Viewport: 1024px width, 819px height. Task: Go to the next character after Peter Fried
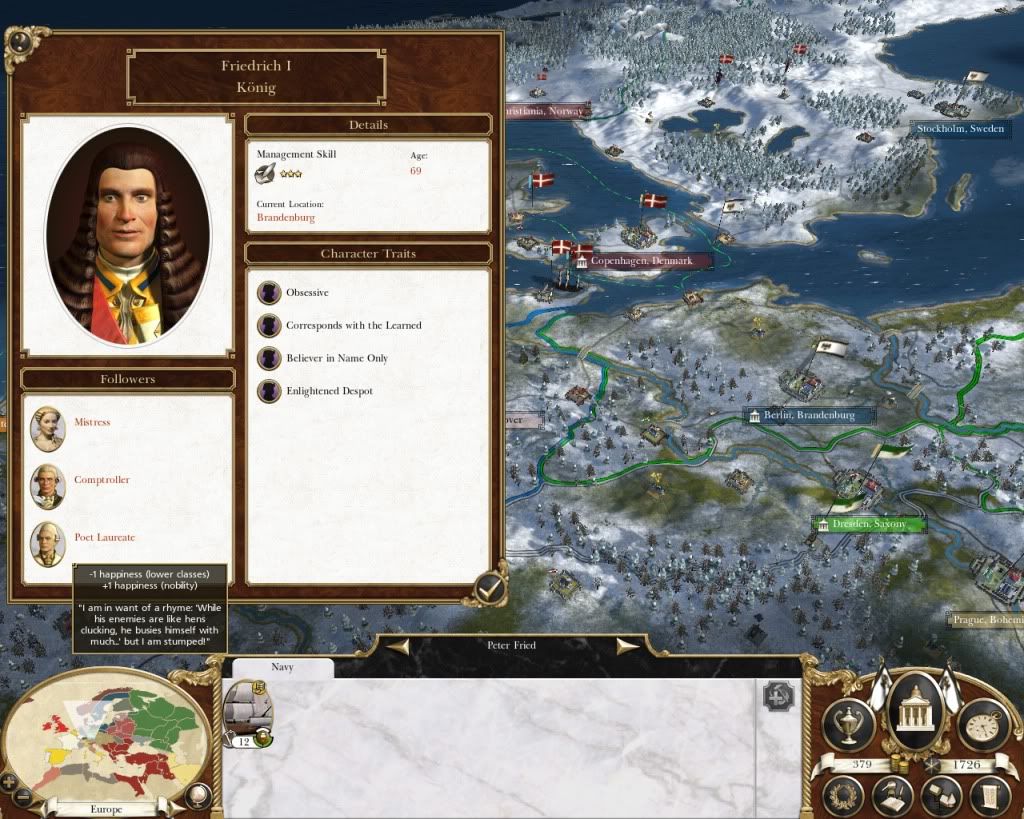pyautogui.click(x=628, y=646)
